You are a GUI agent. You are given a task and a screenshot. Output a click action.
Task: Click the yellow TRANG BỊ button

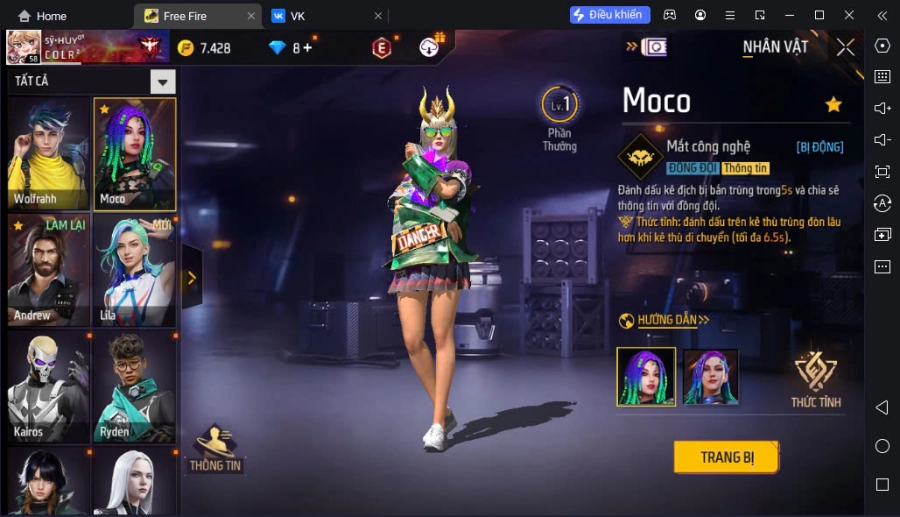(x=726, y=457)
